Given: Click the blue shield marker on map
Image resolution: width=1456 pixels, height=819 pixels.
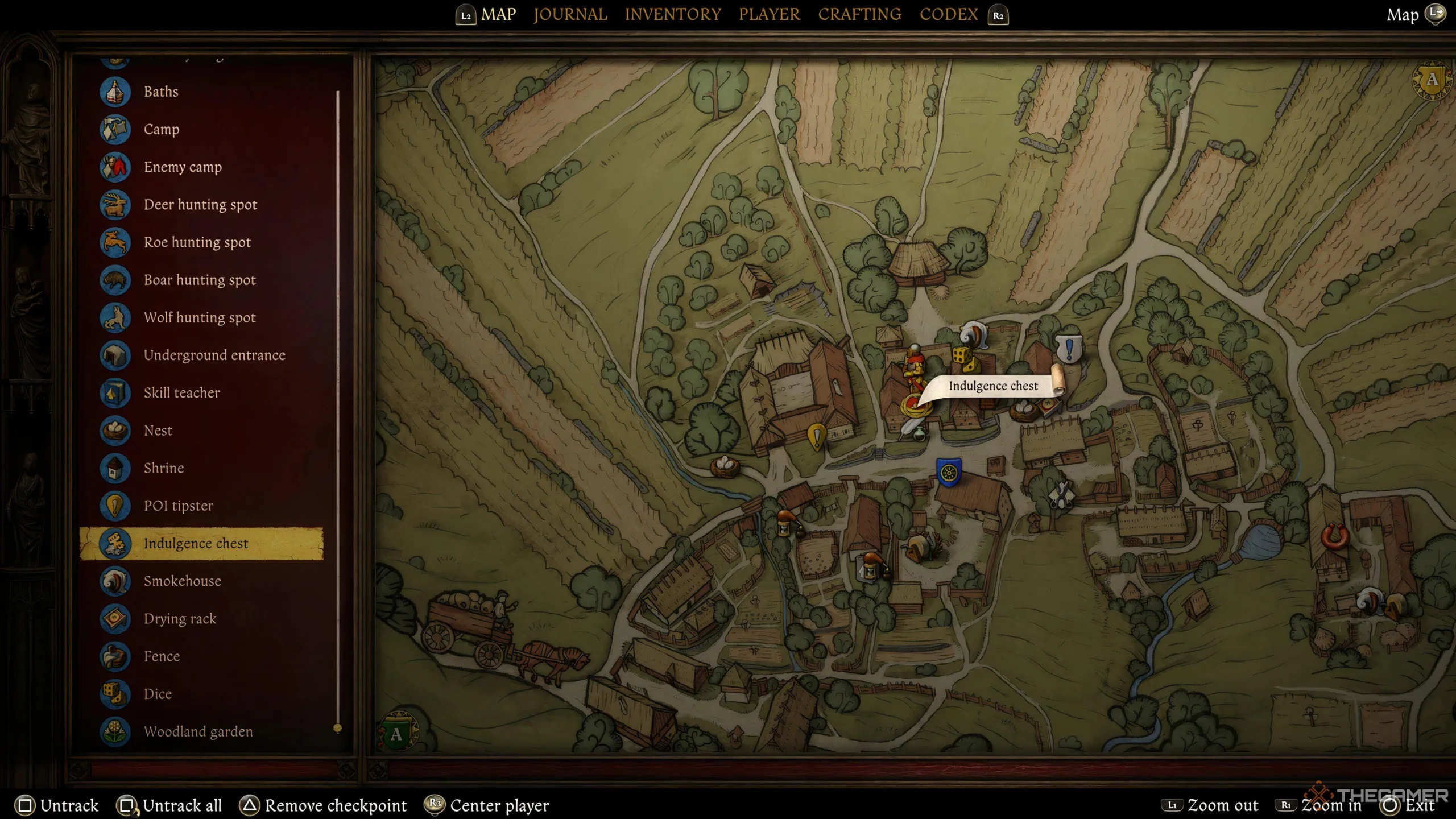Looking at the screenshot, I should coord(948,473).
